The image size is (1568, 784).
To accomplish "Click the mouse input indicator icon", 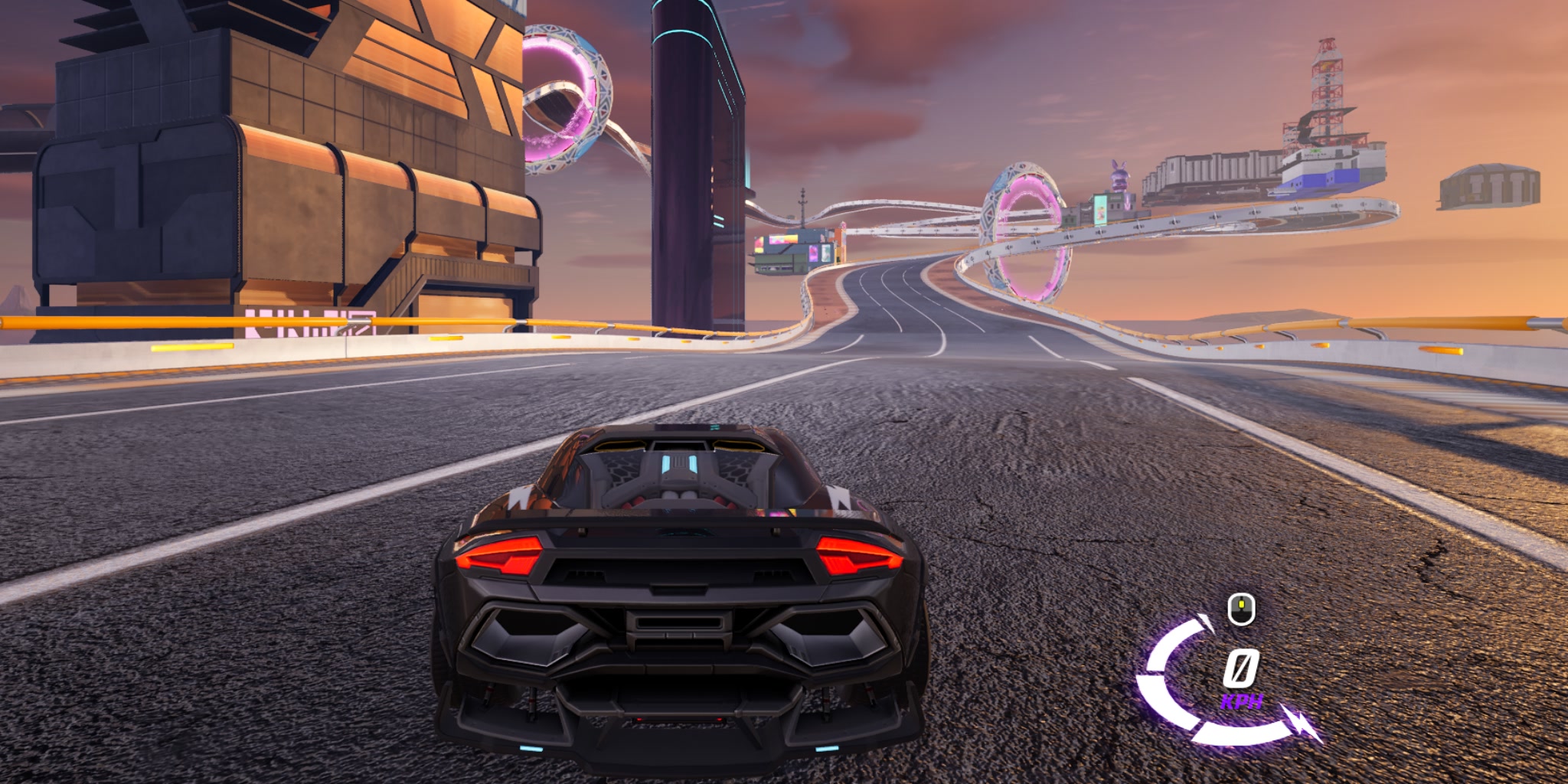I will (1240, 610).
